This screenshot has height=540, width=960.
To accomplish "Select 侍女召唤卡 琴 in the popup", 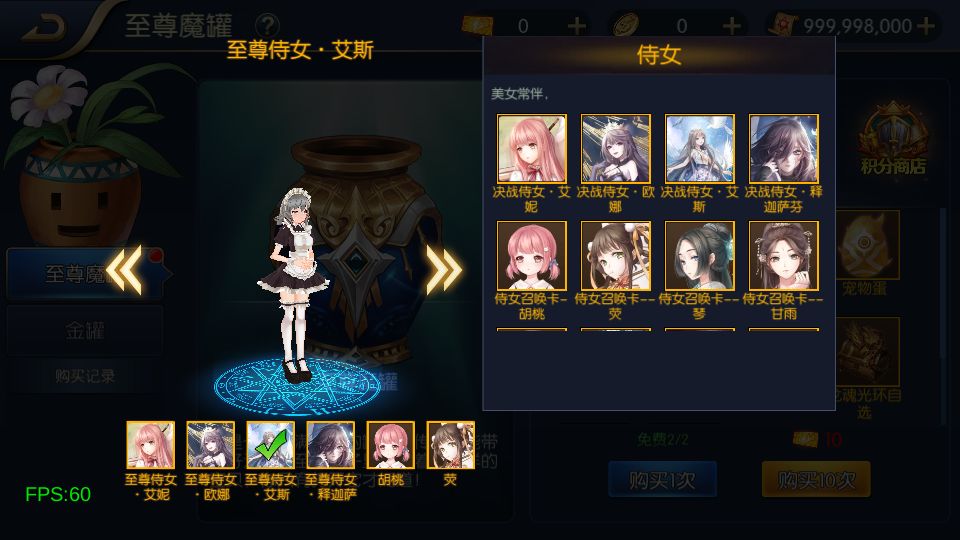I will [700, 256].
